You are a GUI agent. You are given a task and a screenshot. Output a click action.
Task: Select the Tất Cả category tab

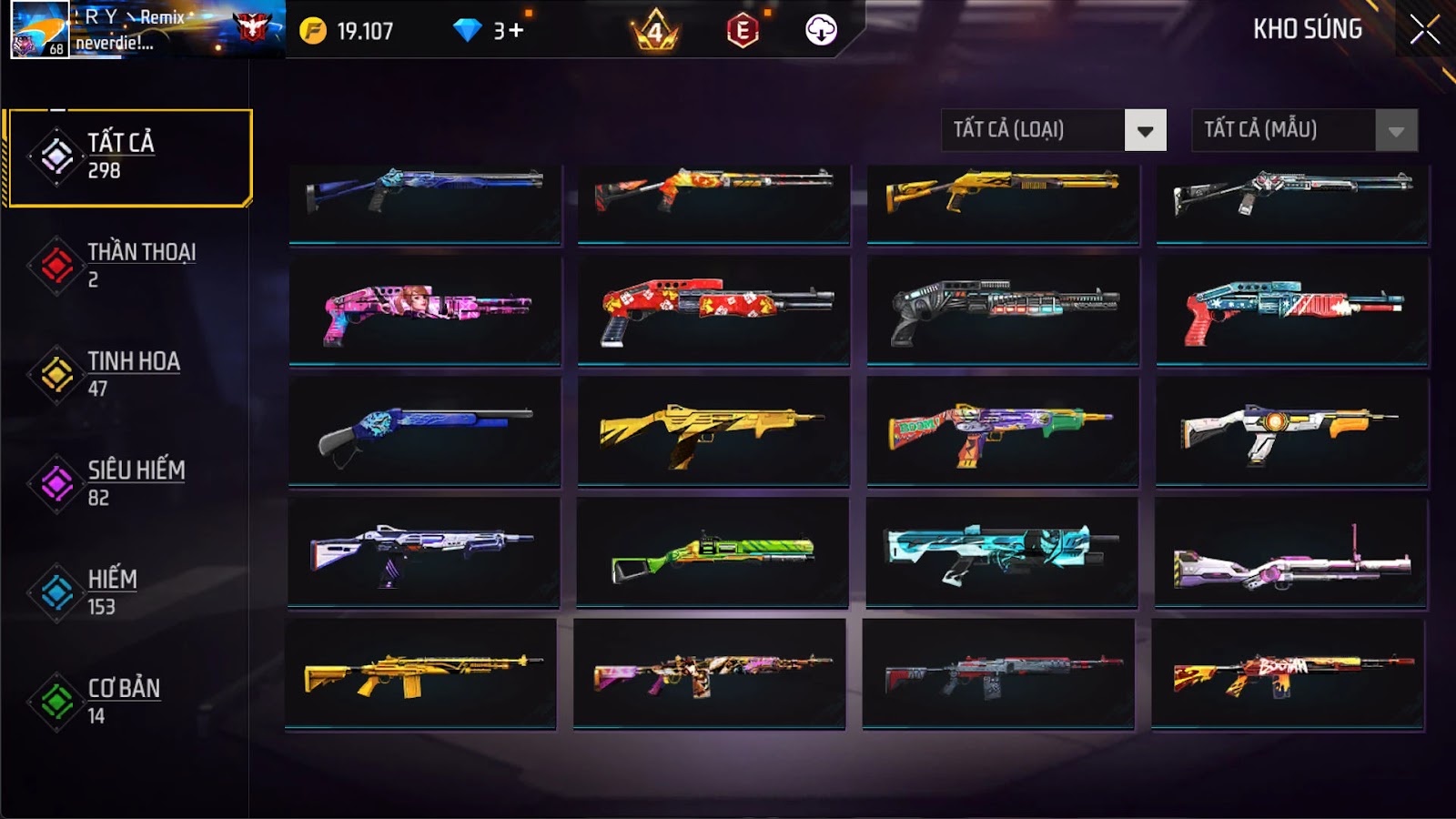pos(129,157)
